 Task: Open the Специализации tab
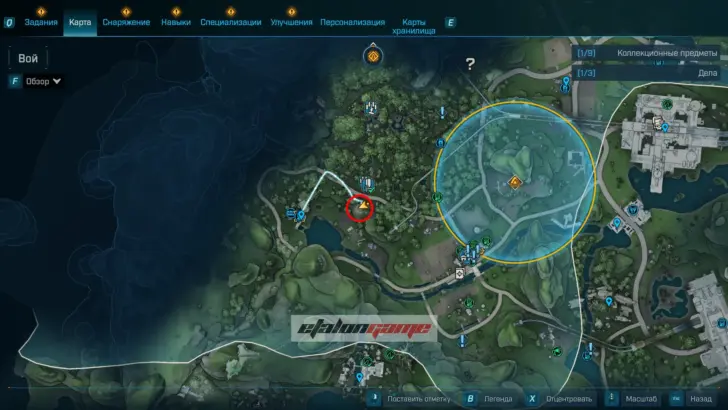(x=230, y=22)
